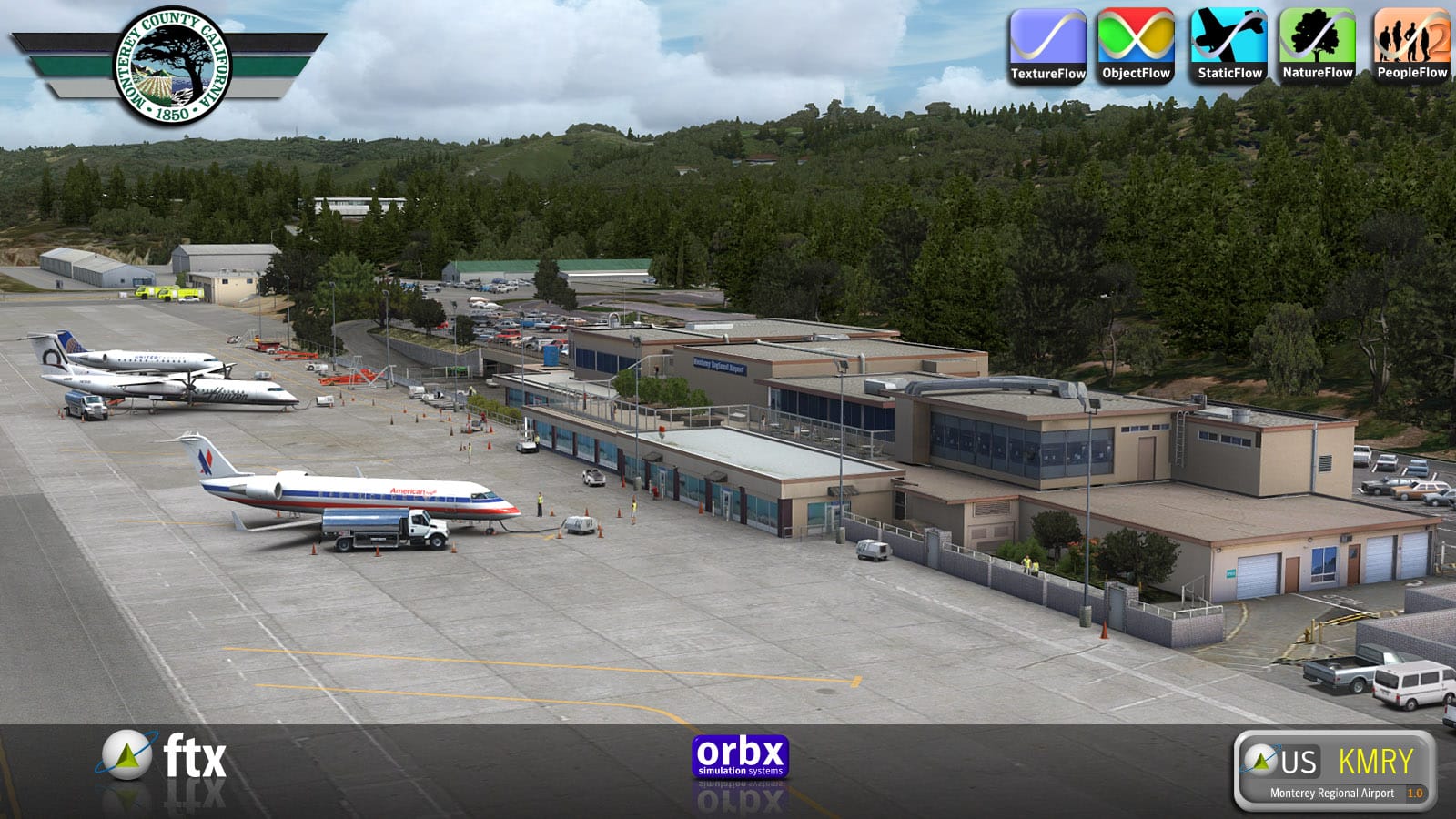Click the Orbx simulation systems logo
The height and width of the screenshot is (819, 1456).
pyautogui.click(x=740, y=757)
